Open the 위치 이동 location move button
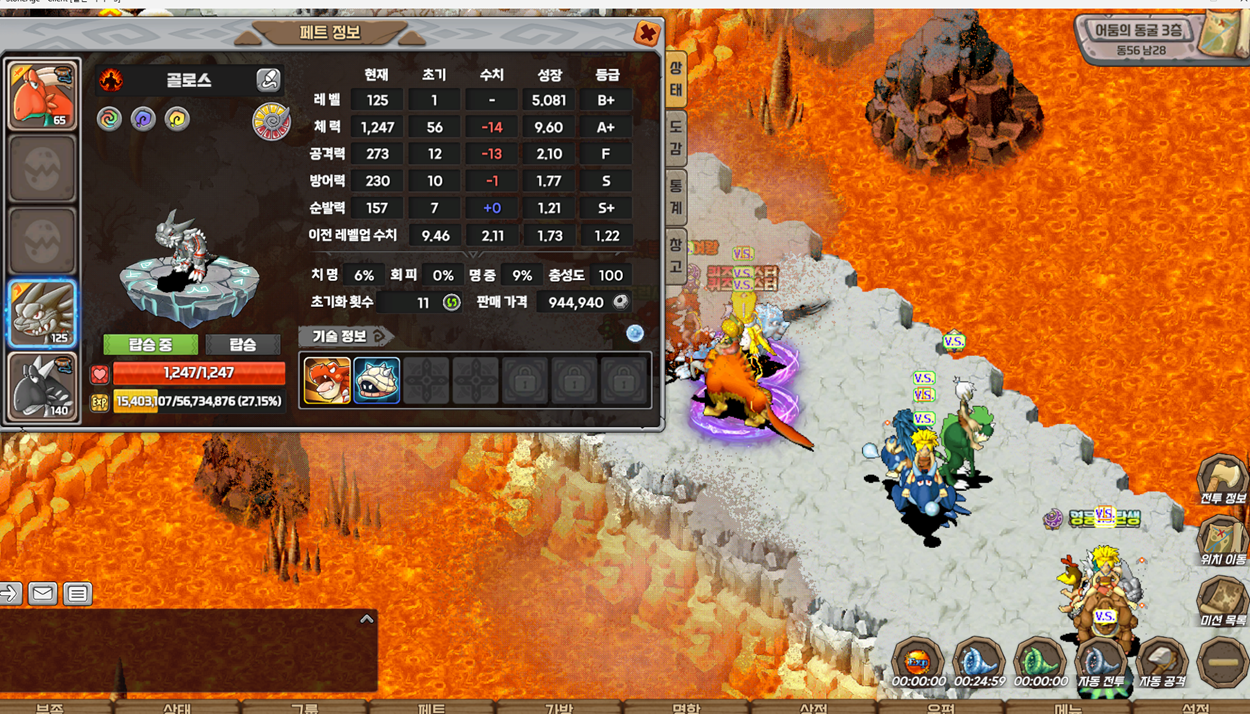 click(x=1222, y=542)
